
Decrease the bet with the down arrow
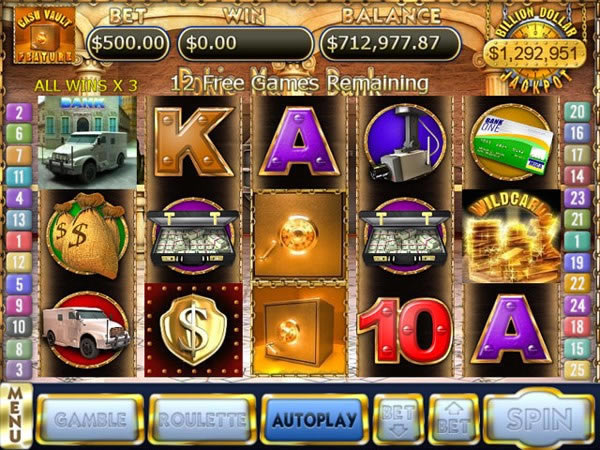tap(397, 418)
